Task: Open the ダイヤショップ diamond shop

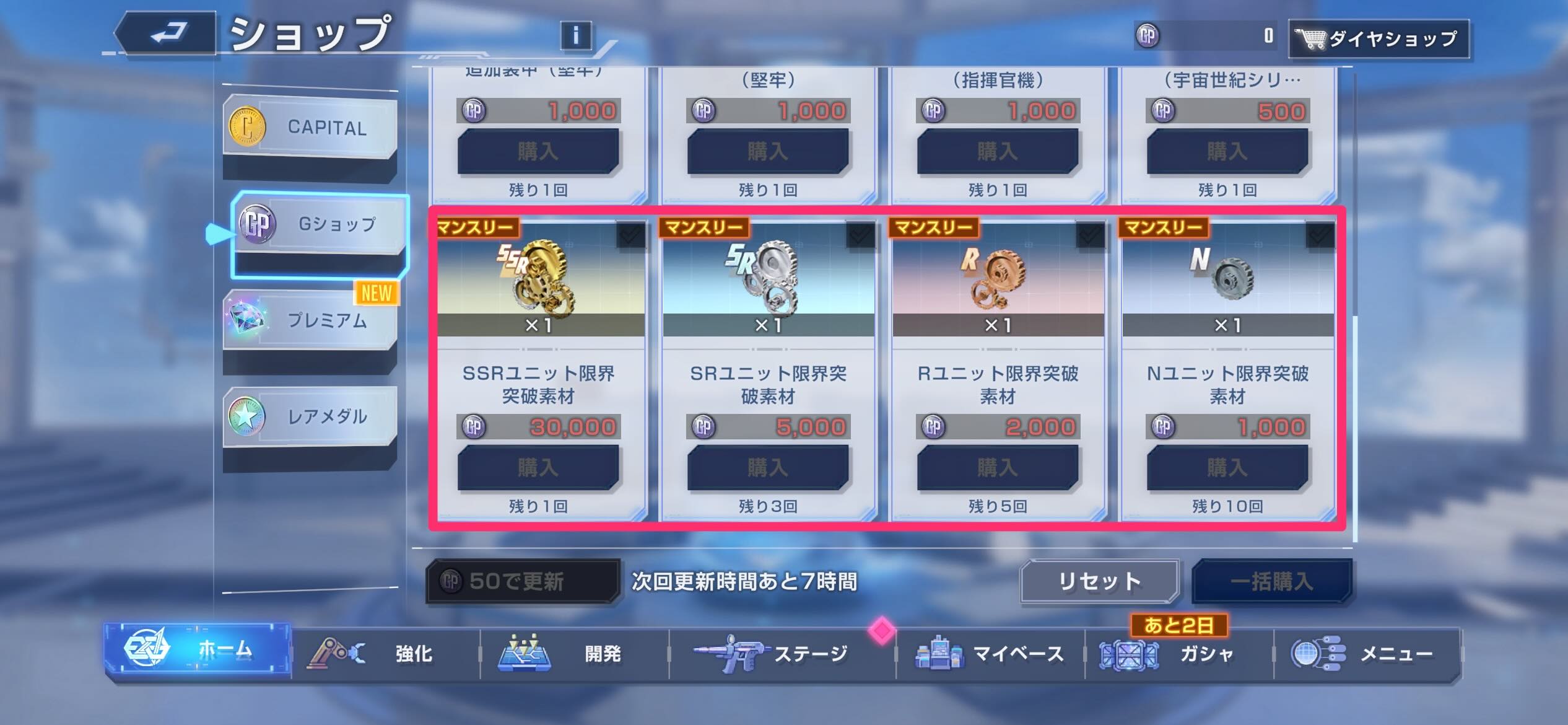Action: click(x=1380, y=38)
